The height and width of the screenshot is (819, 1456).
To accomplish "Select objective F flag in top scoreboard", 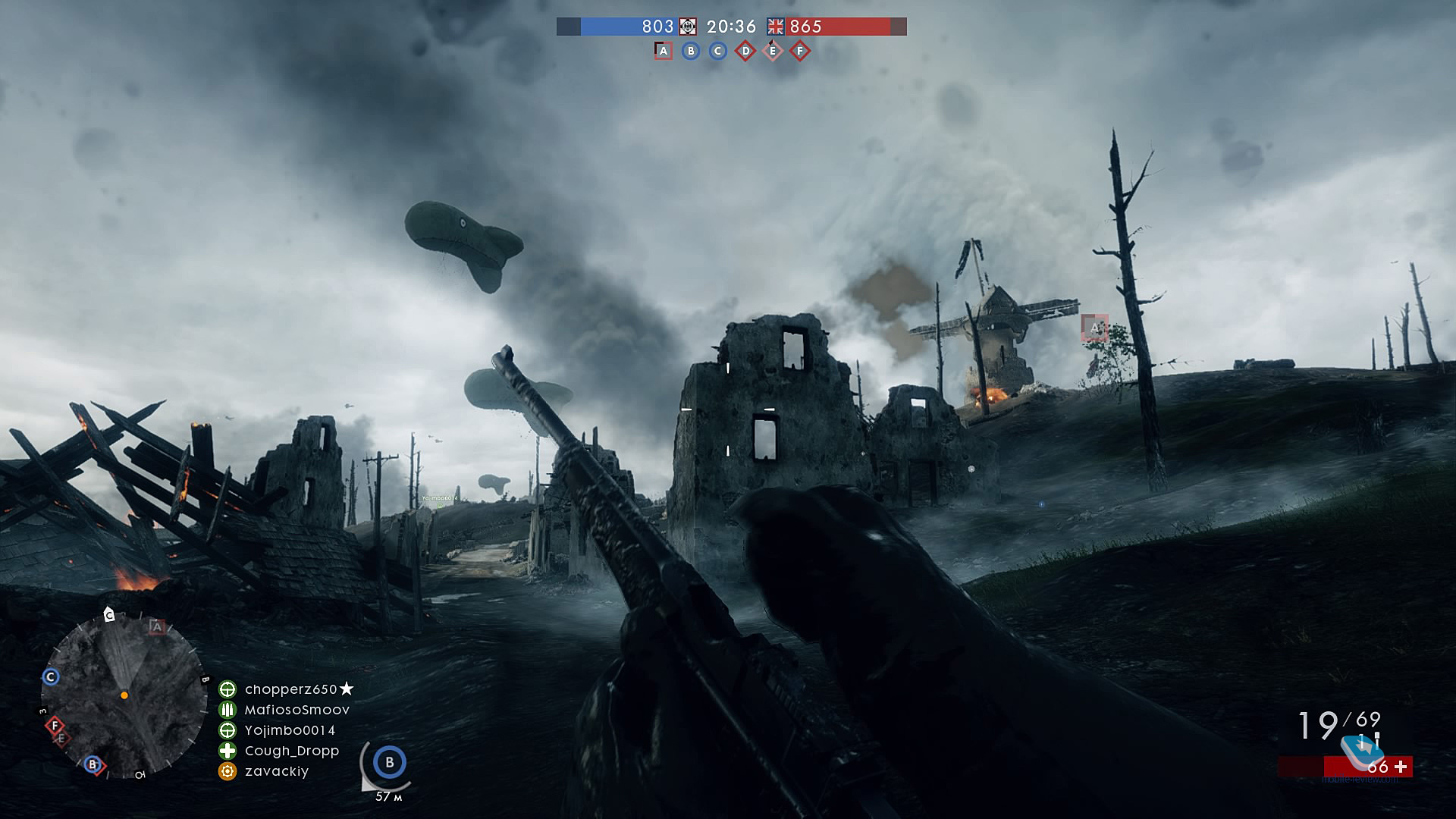I will pyautogui.click(x=800, y=51).
